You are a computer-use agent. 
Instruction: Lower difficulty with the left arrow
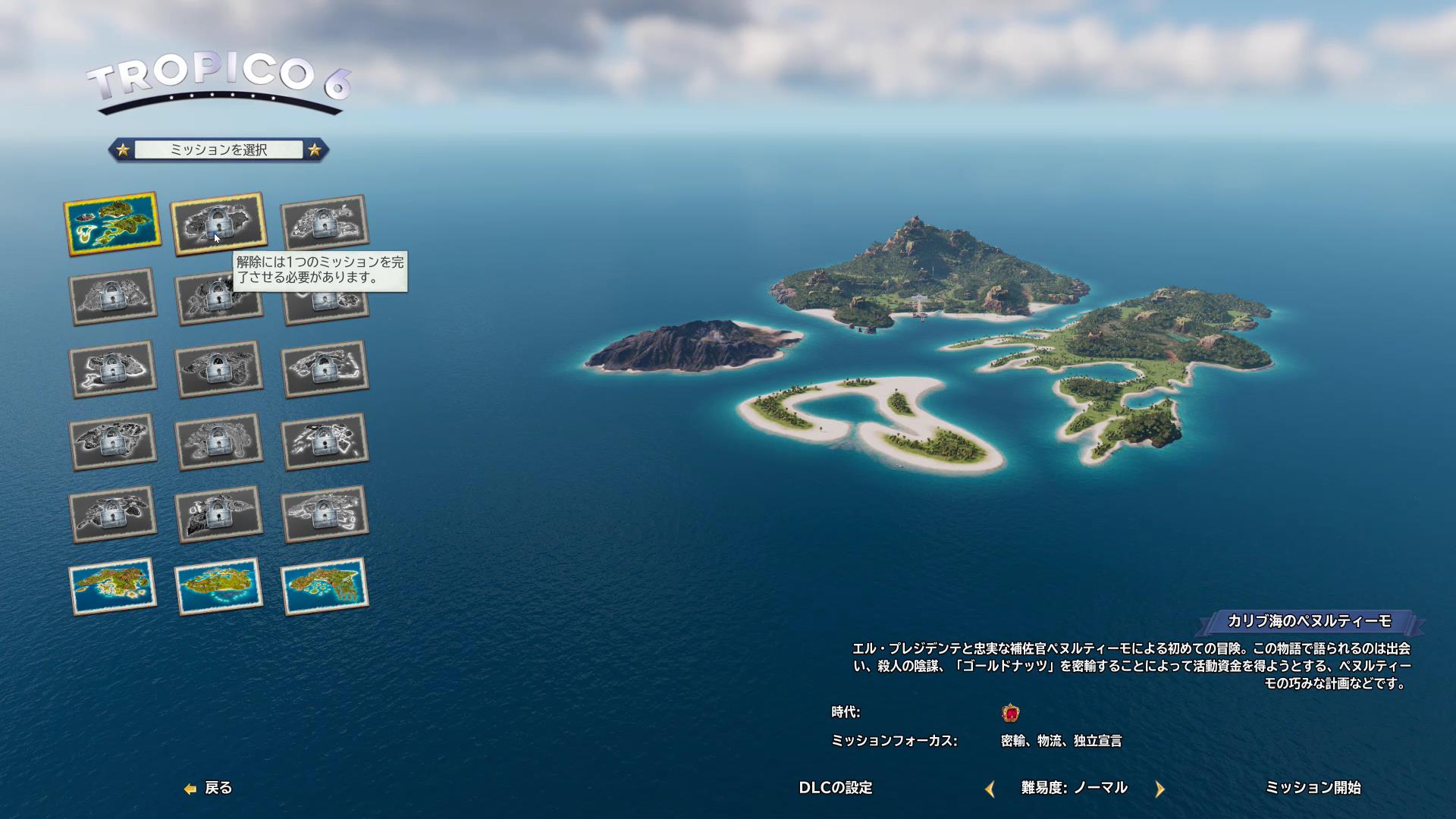(990, 789)
